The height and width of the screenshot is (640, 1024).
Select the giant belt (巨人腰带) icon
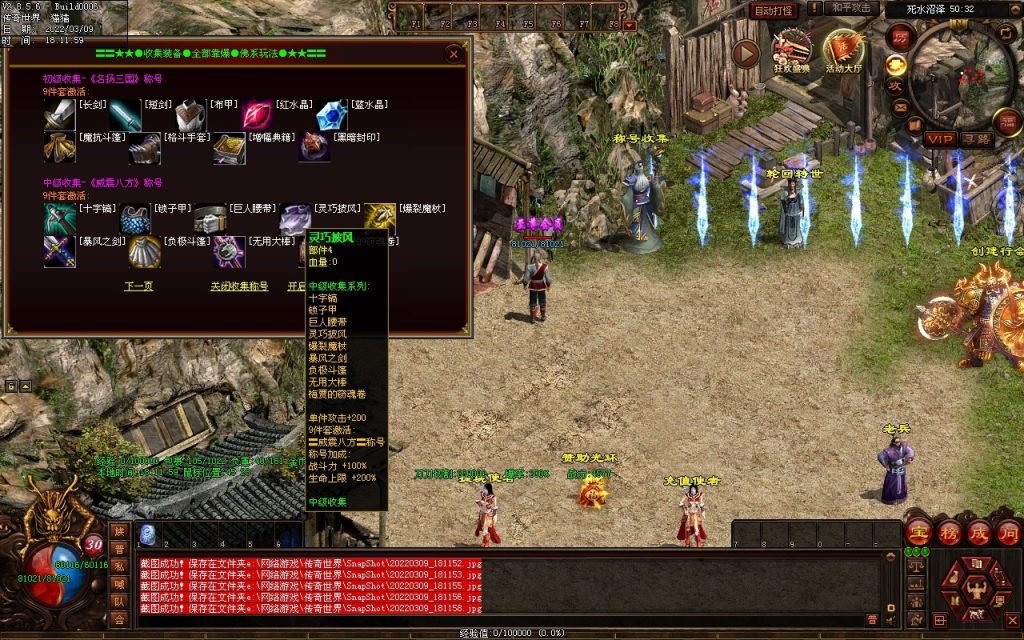pyautogui.click(x=209, y=219)
